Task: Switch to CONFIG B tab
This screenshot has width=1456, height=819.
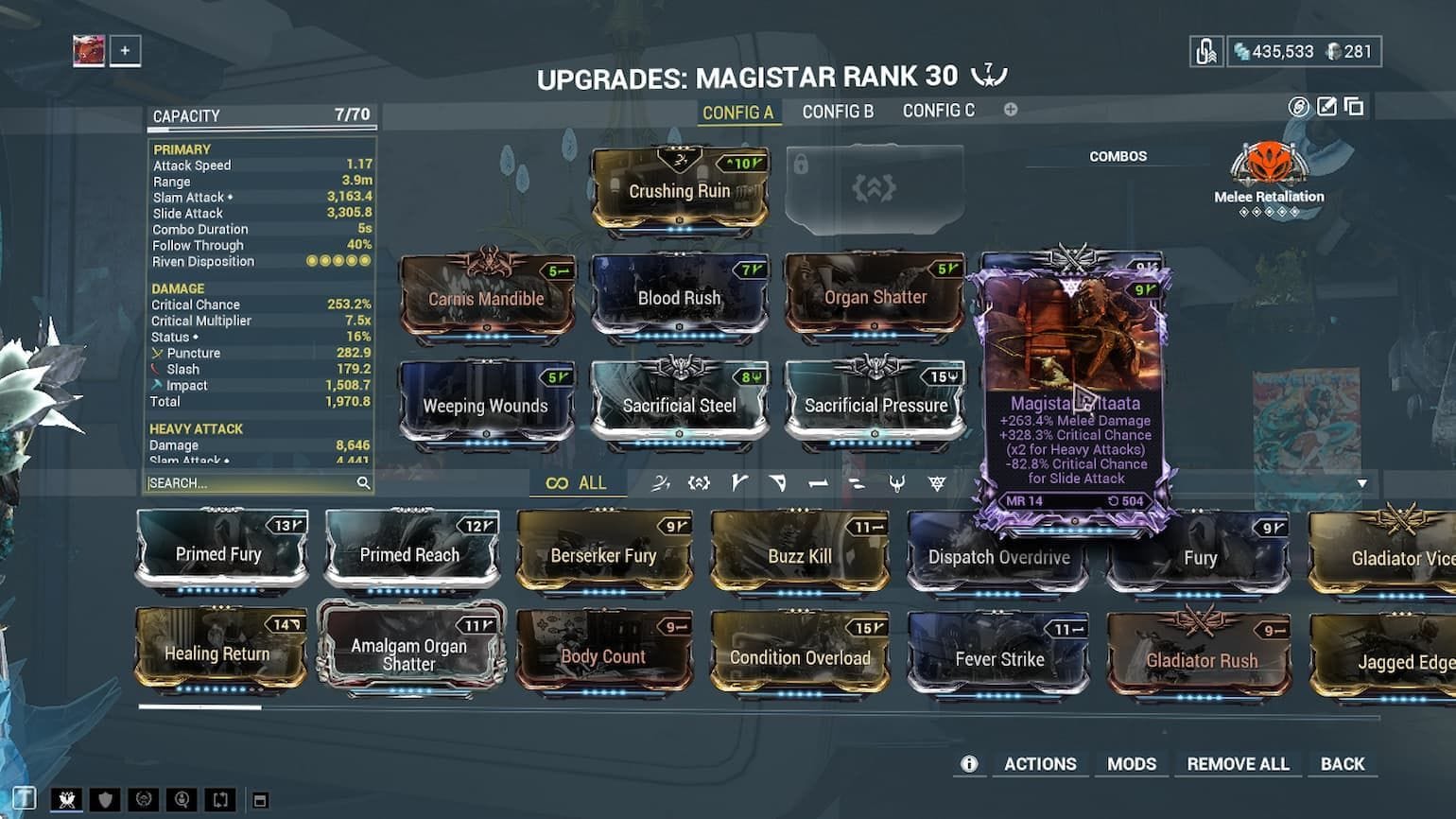Action: point(838,111)
